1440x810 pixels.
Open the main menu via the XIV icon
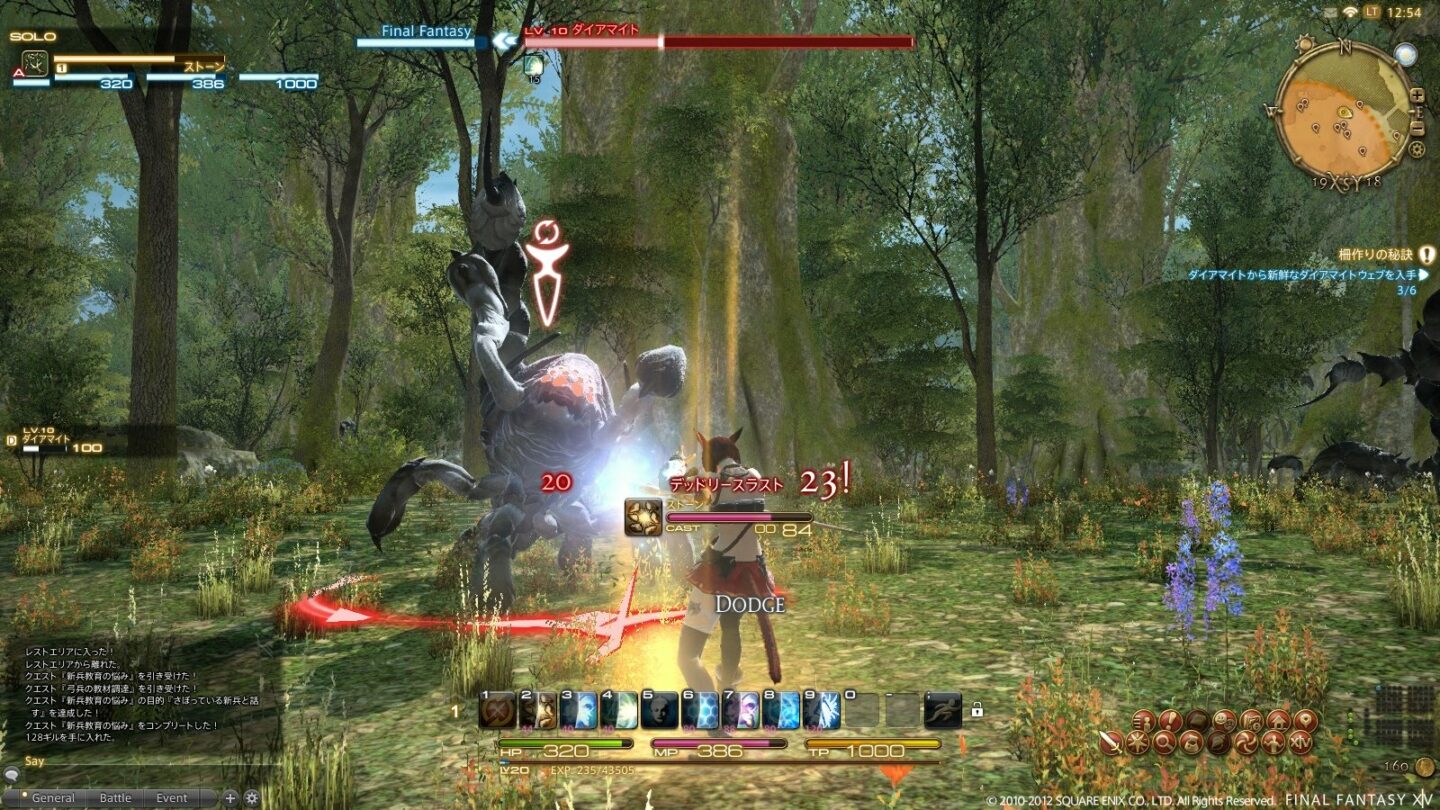pos(1302,742)
